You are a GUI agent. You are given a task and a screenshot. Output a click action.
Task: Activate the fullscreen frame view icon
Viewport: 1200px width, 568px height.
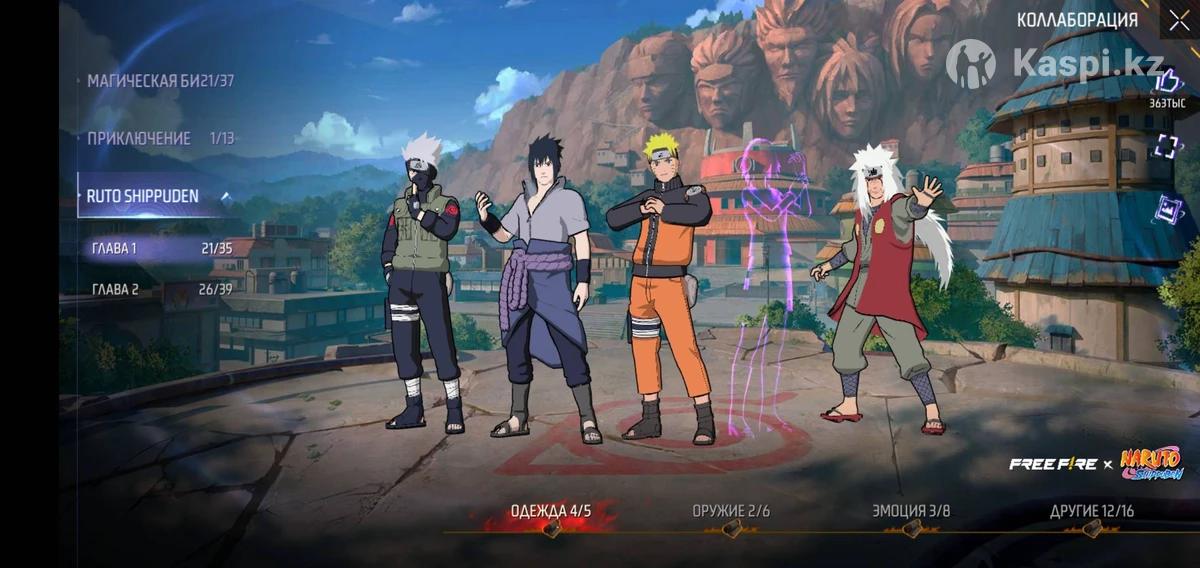1167,147
